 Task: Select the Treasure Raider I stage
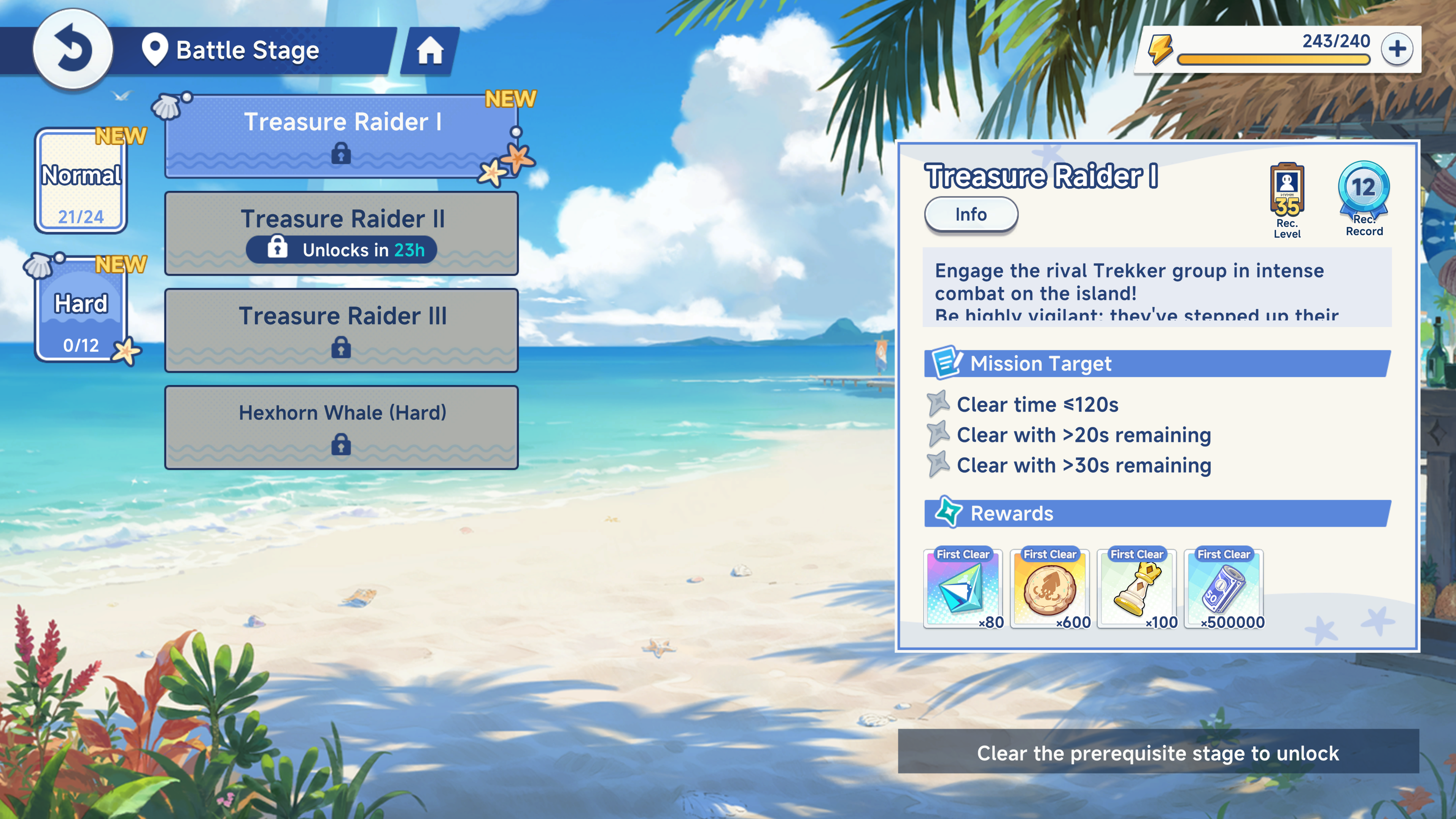pos(341,136)
